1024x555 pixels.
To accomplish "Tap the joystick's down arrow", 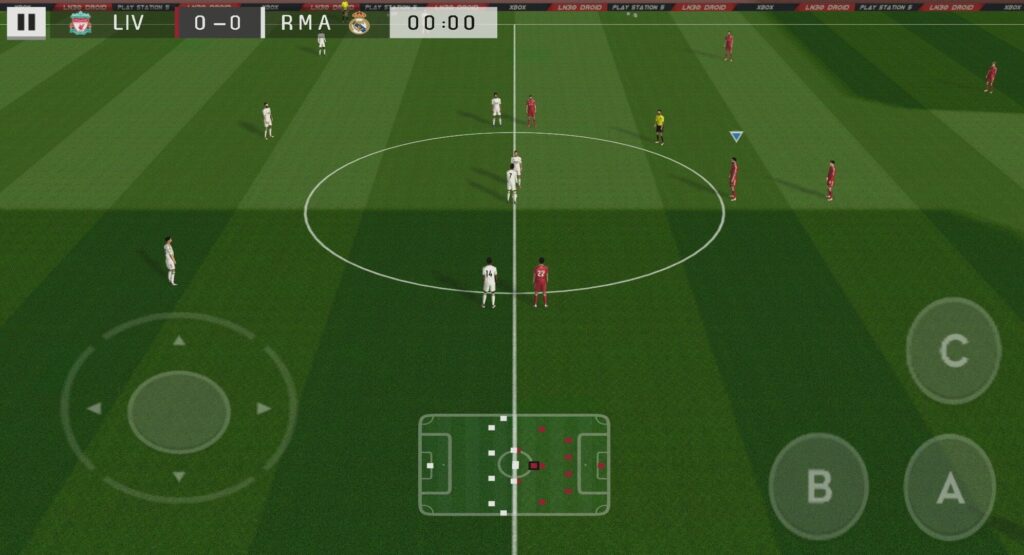I will 179,477.
